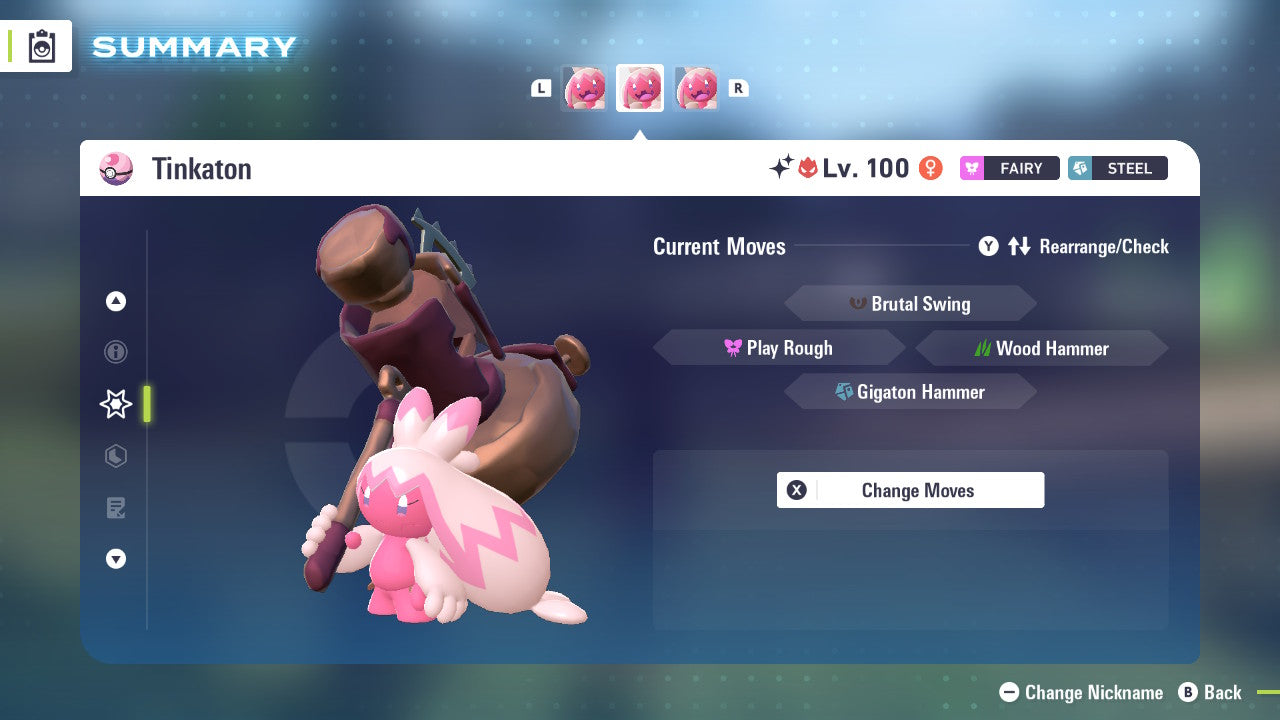1280x720 pixels.
Task: Choose the Gigaton Hammer move
Action: 910,392
